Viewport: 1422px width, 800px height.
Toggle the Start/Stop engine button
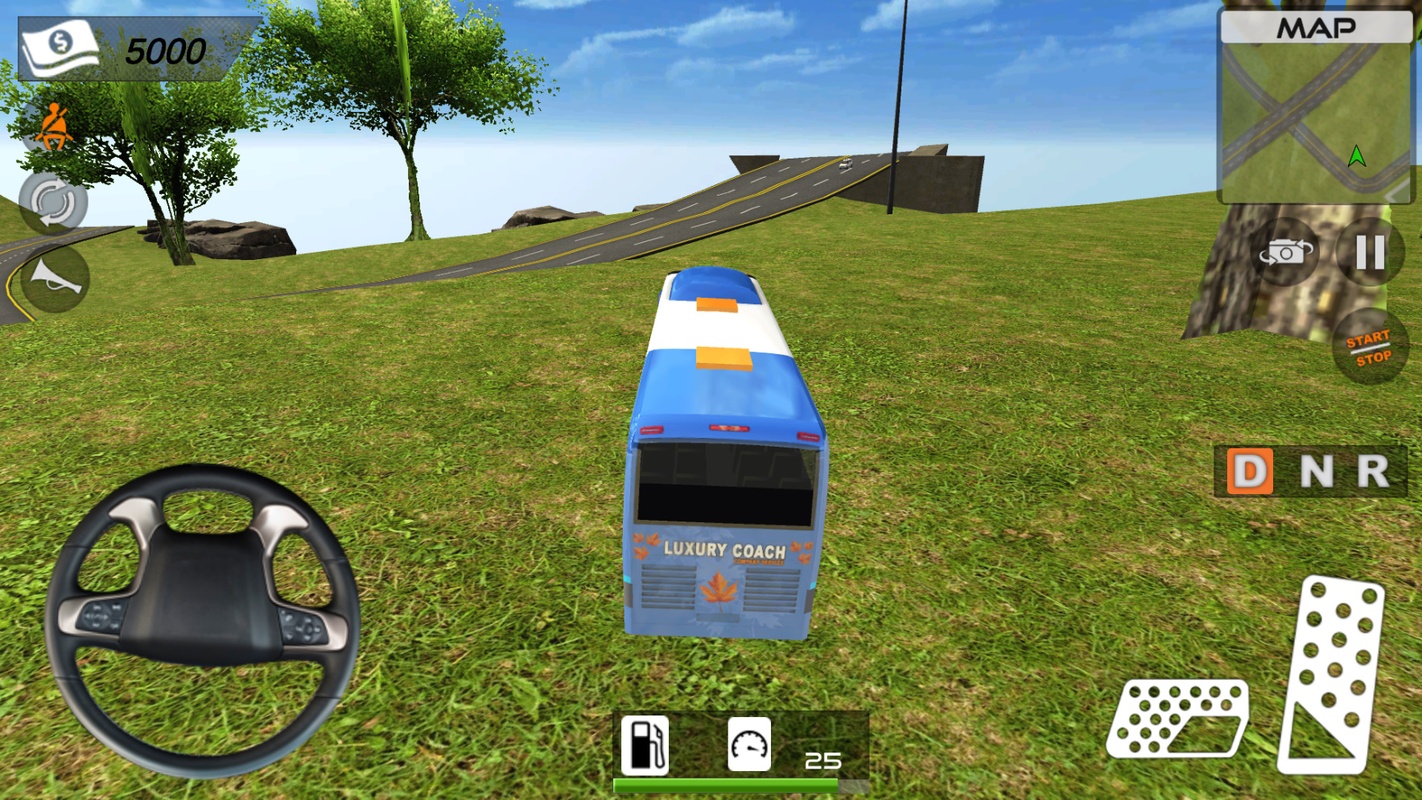1369,347
